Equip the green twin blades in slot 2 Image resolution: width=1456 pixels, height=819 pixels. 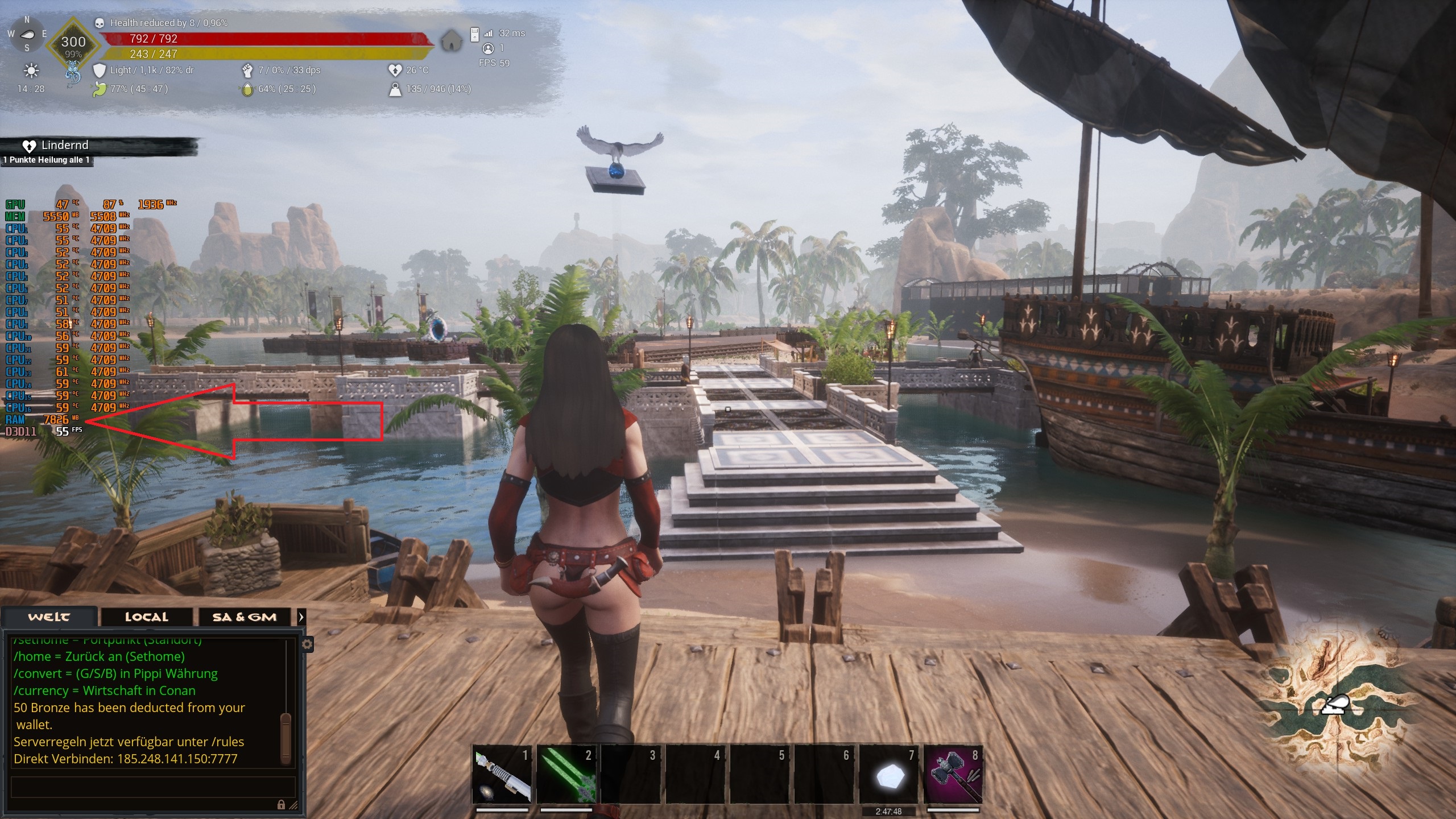[566, 775]
